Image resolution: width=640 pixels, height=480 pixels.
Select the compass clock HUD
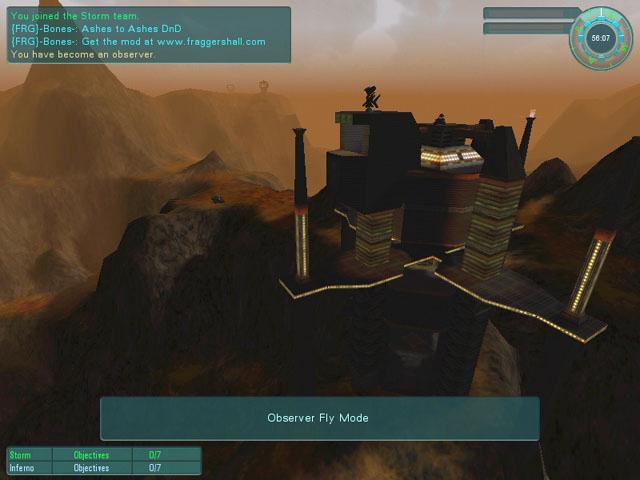(601, 39)
